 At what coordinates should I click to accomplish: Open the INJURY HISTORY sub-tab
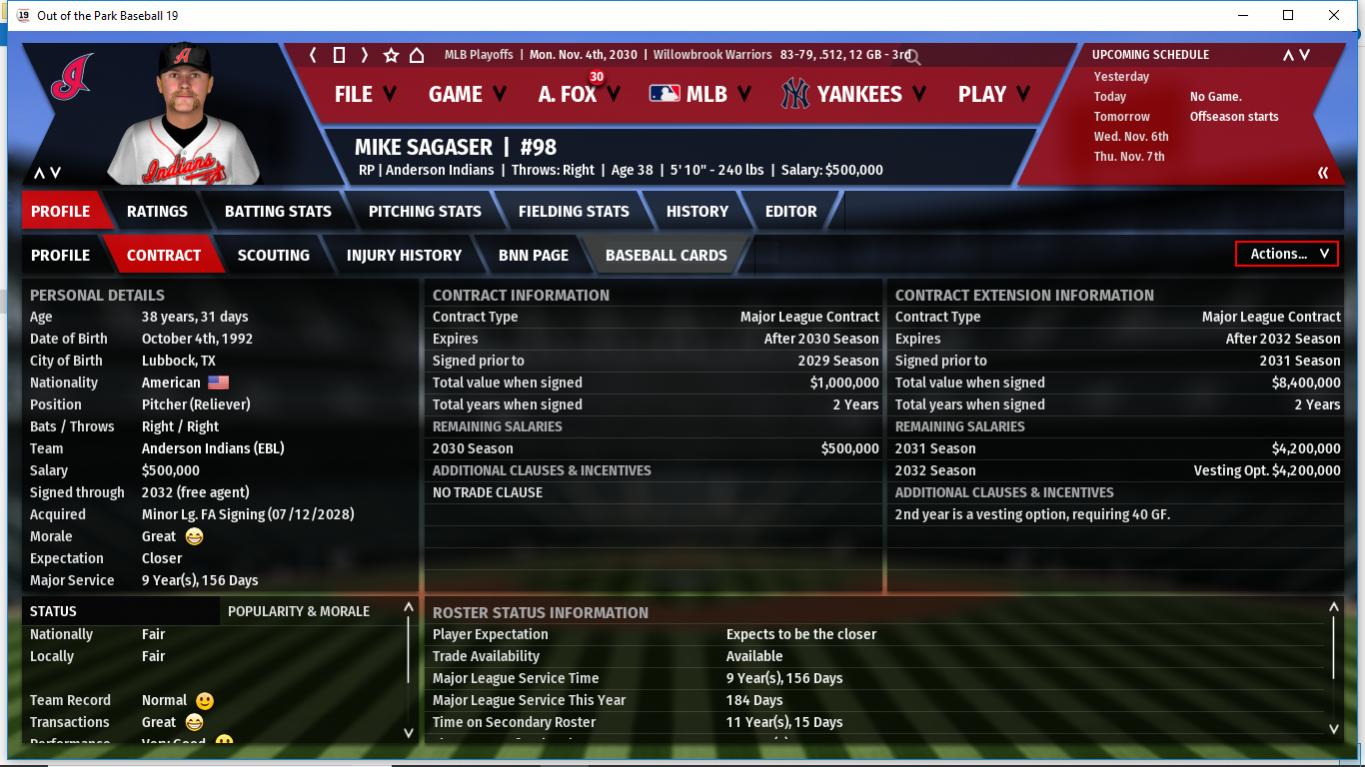pyautogui.click(x=404, y=255)
